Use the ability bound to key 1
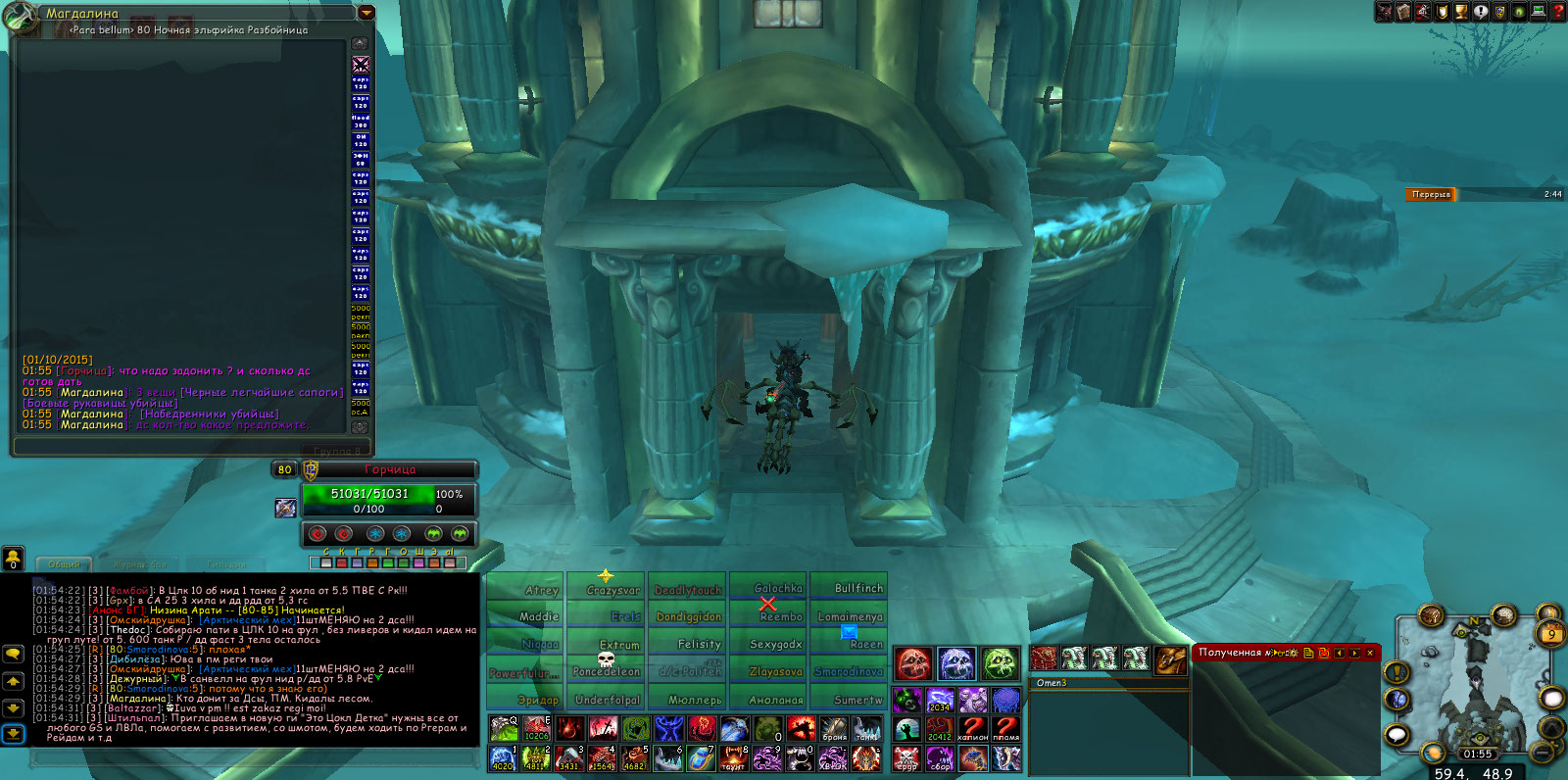The width and height of the screenshot is (1568, 780). (503, 757)
